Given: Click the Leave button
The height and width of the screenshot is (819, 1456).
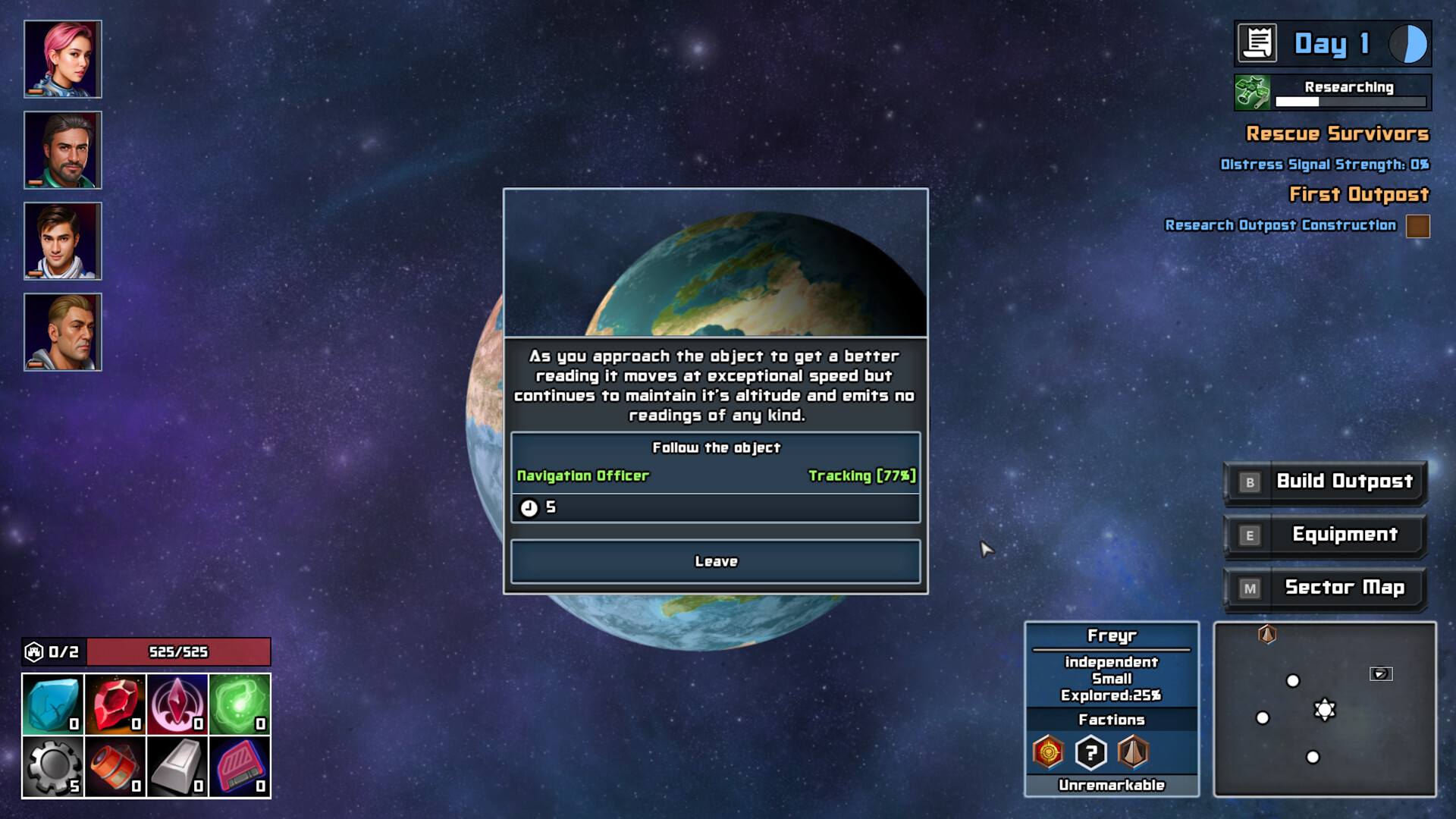Looking at the screenshot, I should point(715,561).
